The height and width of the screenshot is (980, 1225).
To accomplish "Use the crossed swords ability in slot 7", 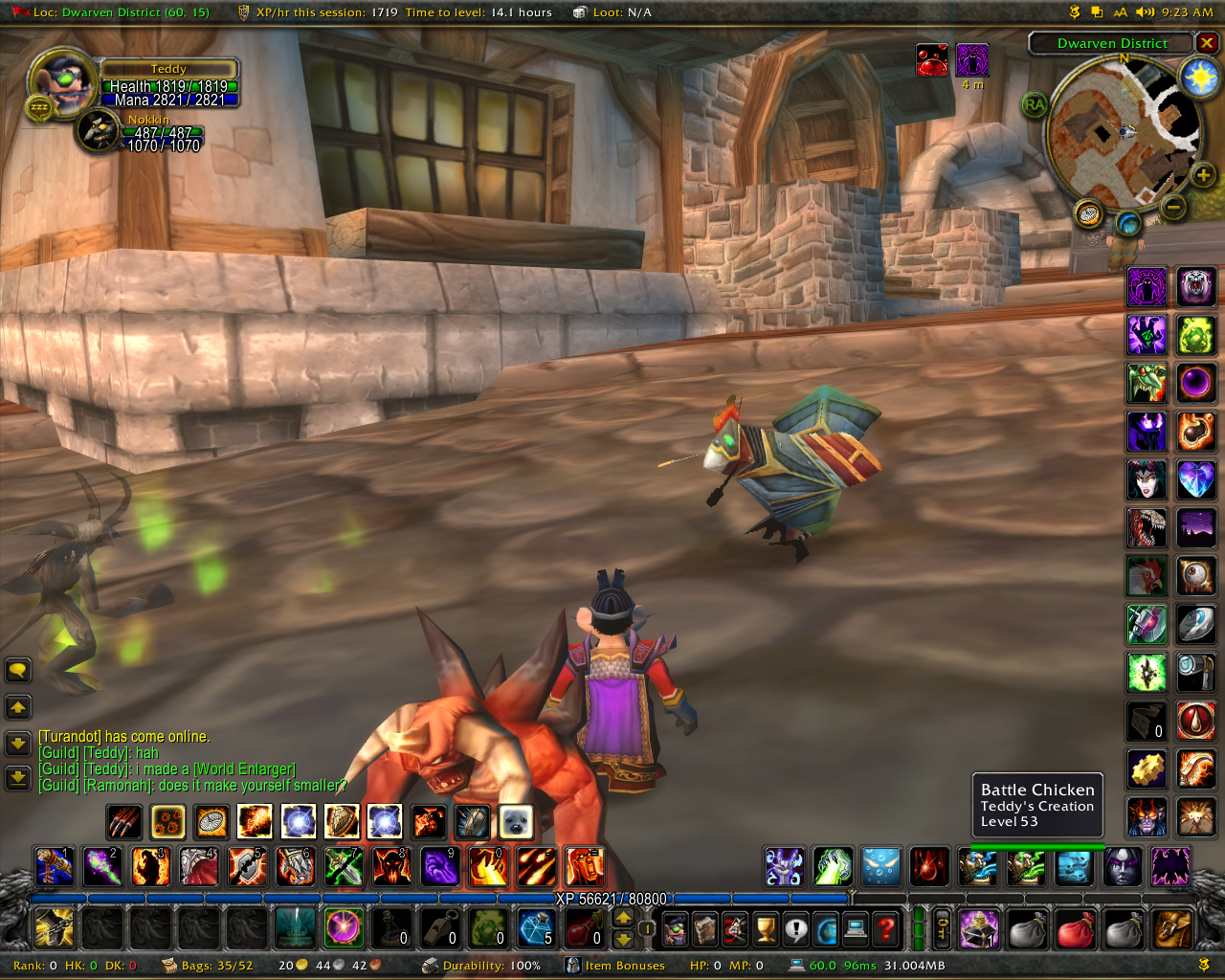I will tap(343, 866).
